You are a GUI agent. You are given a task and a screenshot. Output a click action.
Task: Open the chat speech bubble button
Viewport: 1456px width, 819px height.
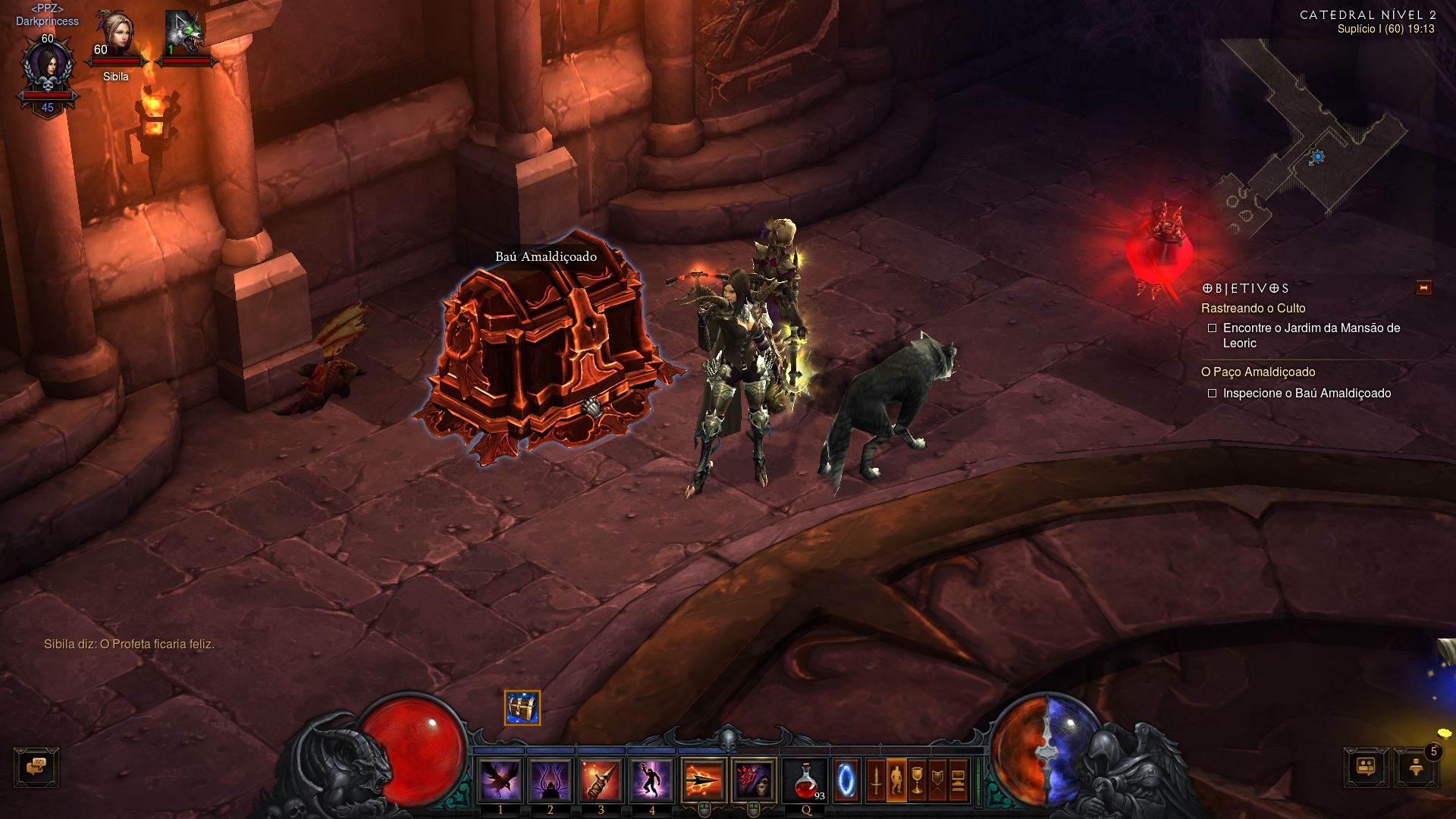[36, 767]
